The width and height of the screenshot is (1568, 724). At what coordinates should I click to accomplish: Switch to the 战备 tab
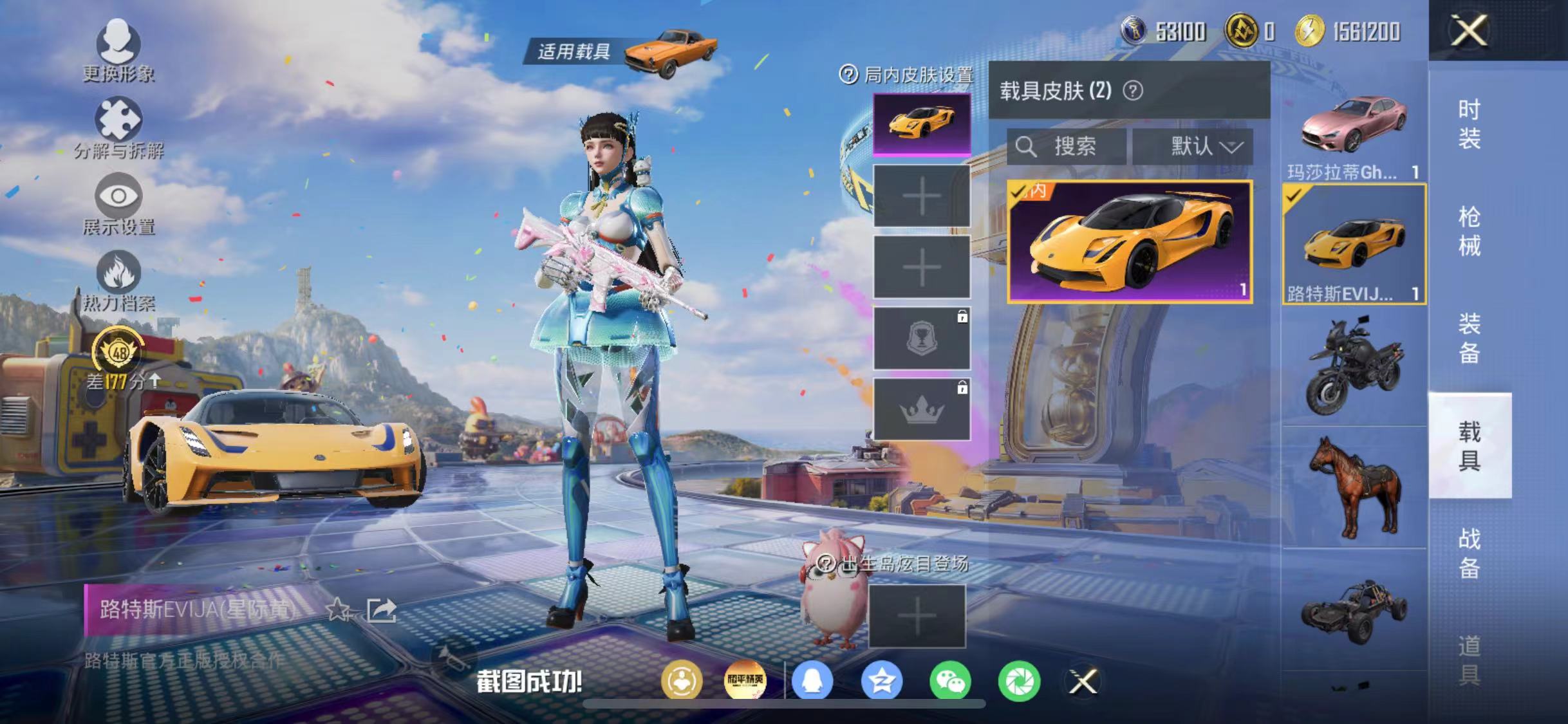click(x=1470, y=553)
